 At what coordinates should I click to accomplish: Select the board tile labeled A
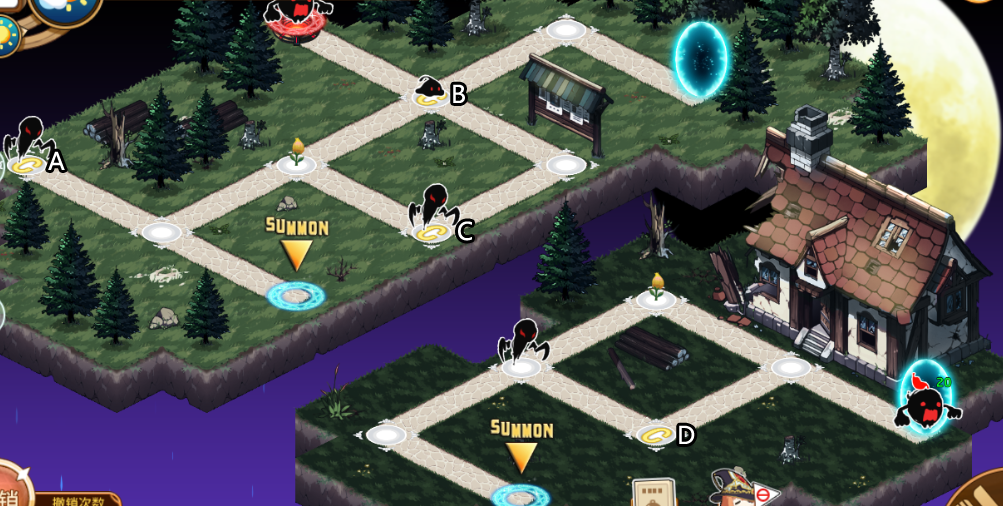28,164
